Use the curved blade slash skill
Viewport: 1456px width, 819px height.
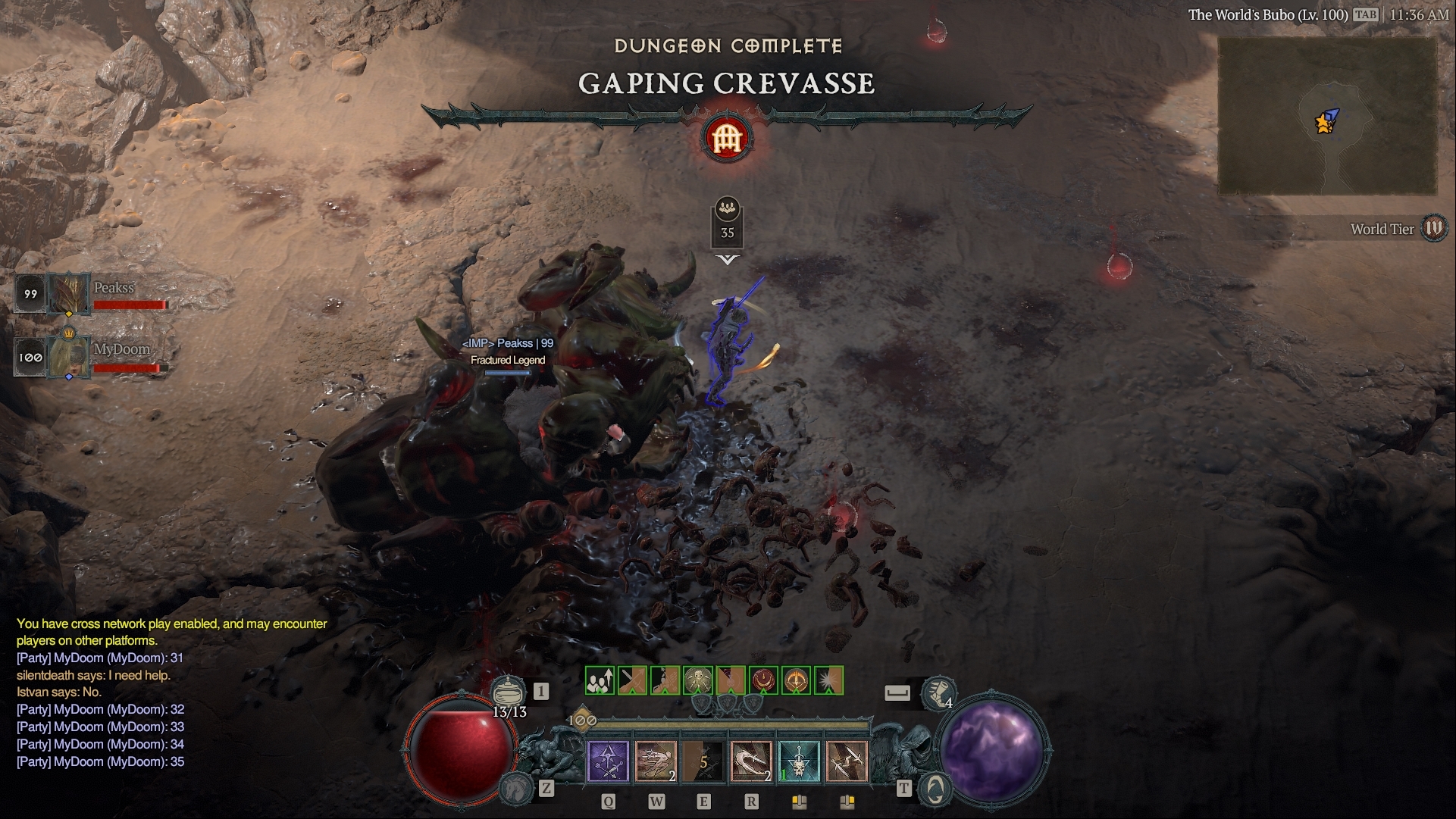click(x=750, y=761)
